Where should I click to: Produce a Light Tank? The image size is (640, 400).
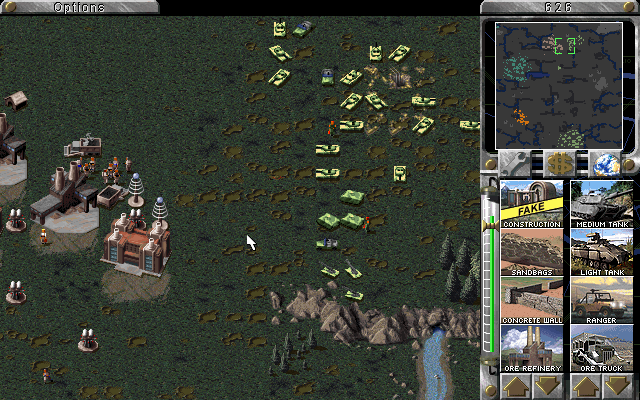600,252
